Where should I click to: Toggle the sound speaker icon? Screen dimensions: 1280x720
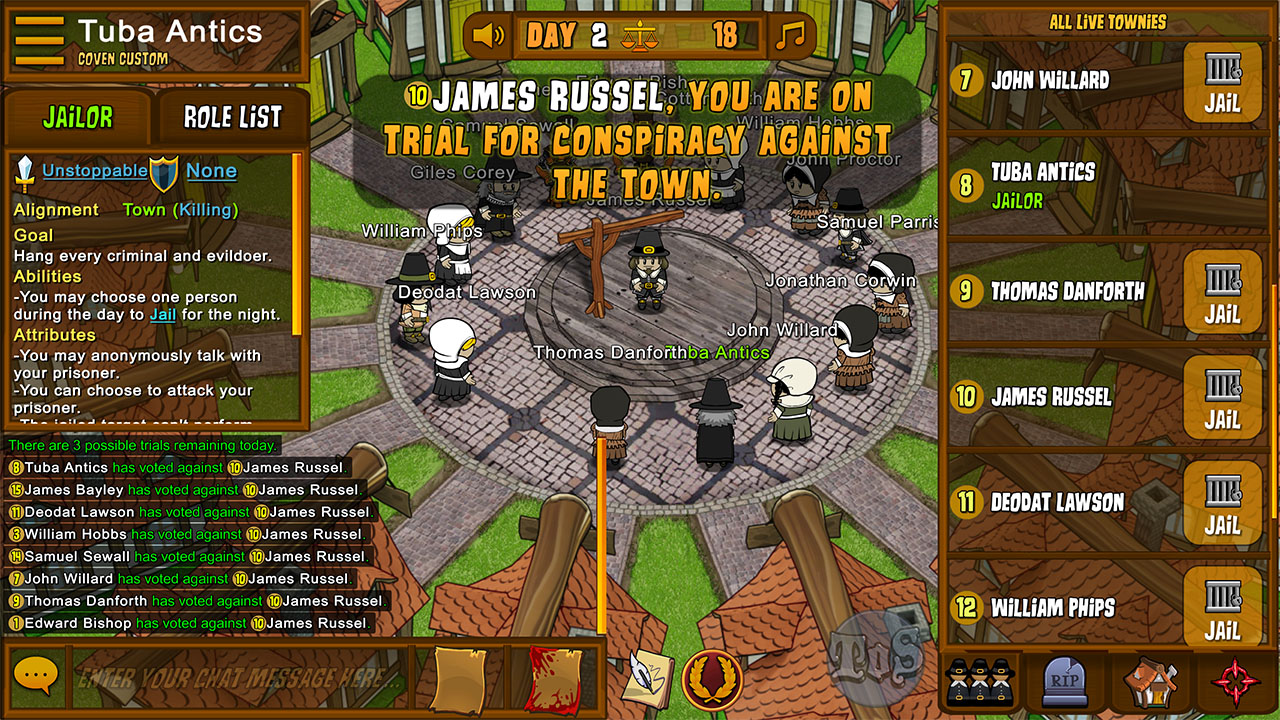[489, 37]
